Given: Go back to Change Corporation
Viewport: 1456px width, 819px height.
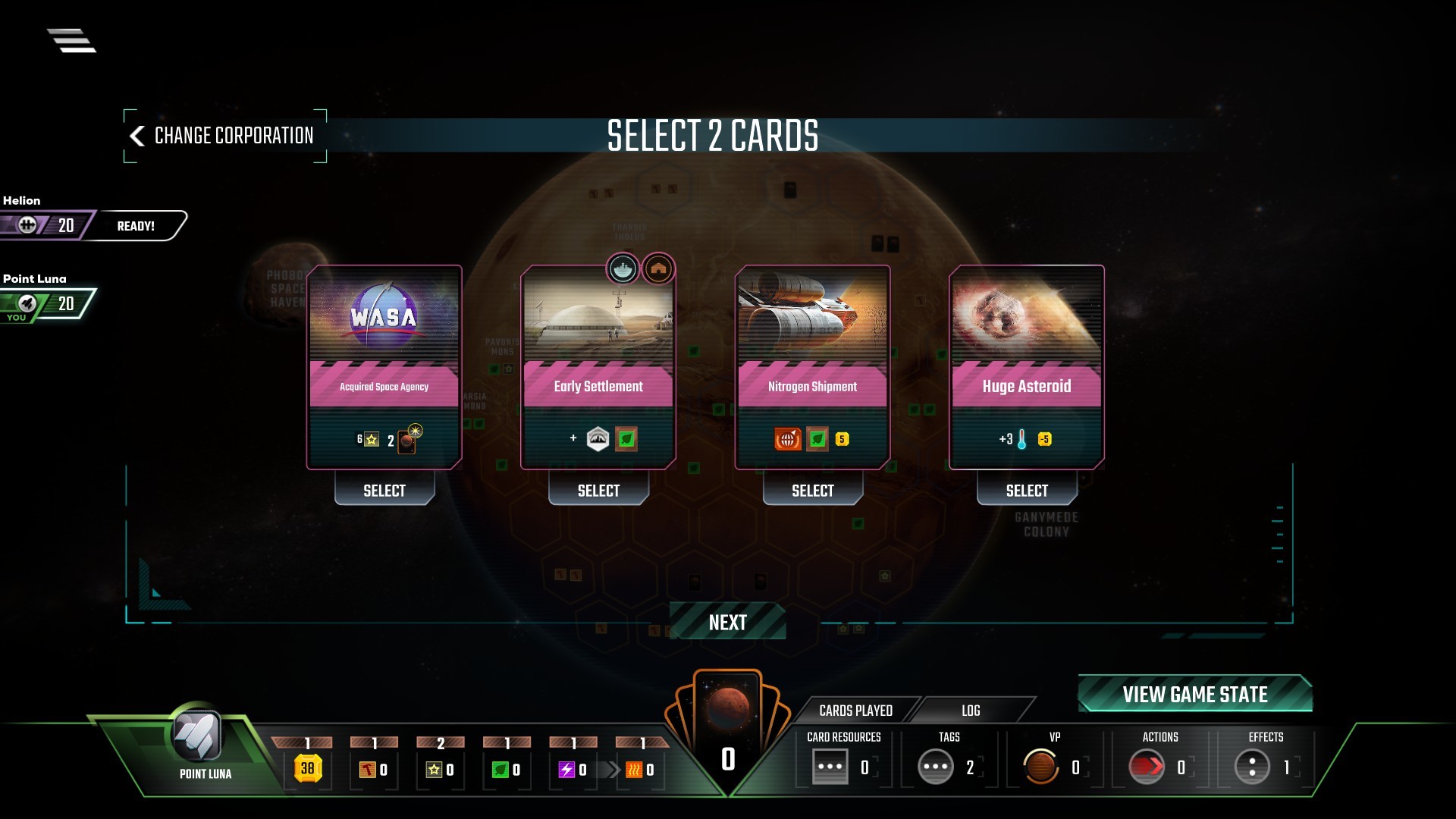Looking at the screenshot, I should pyautogui.click(x=224, y=136).
